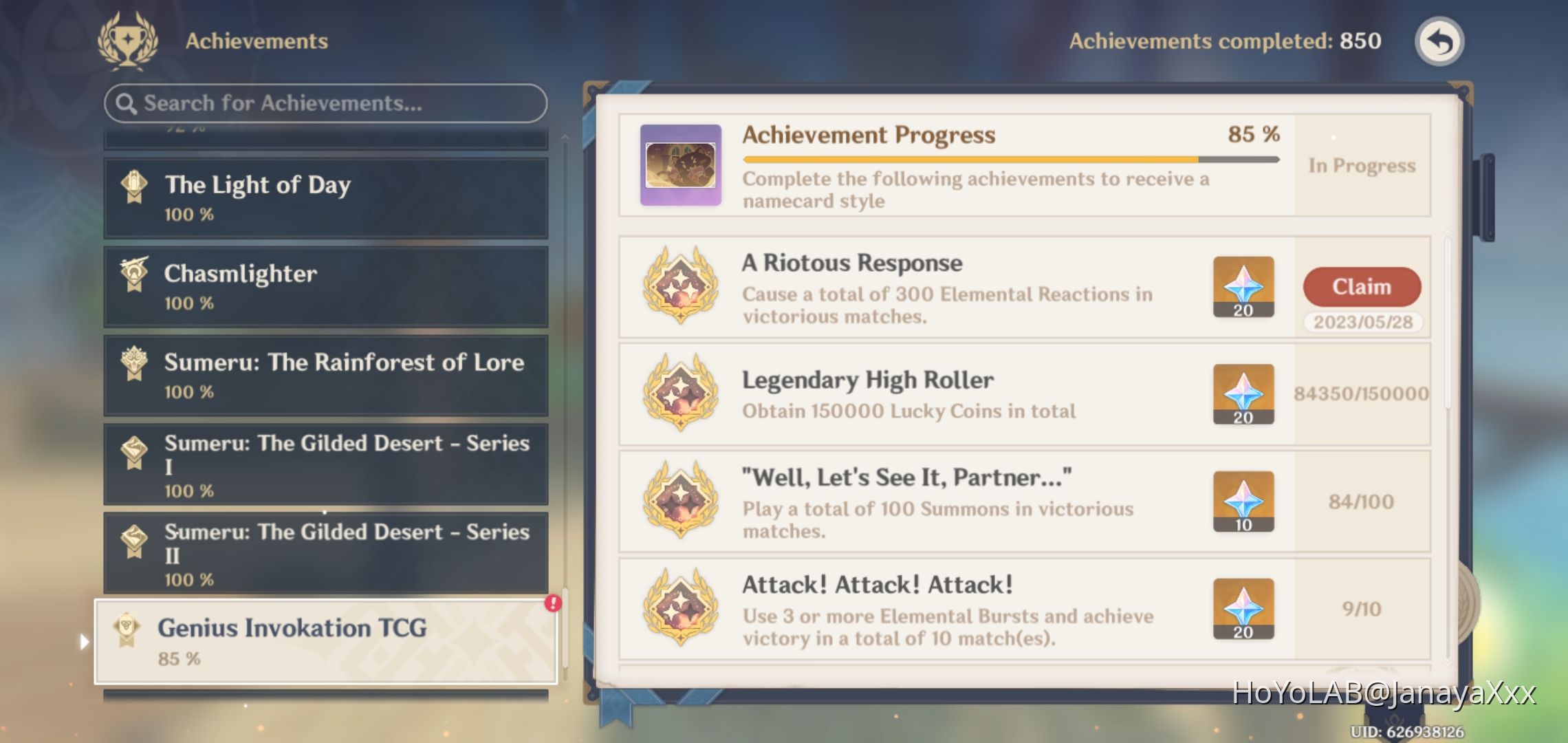The width and height of the screenshot is (1568, 743).
Task: Click the laurel emblem beside A Riotous Response
Action: (680, 289)
